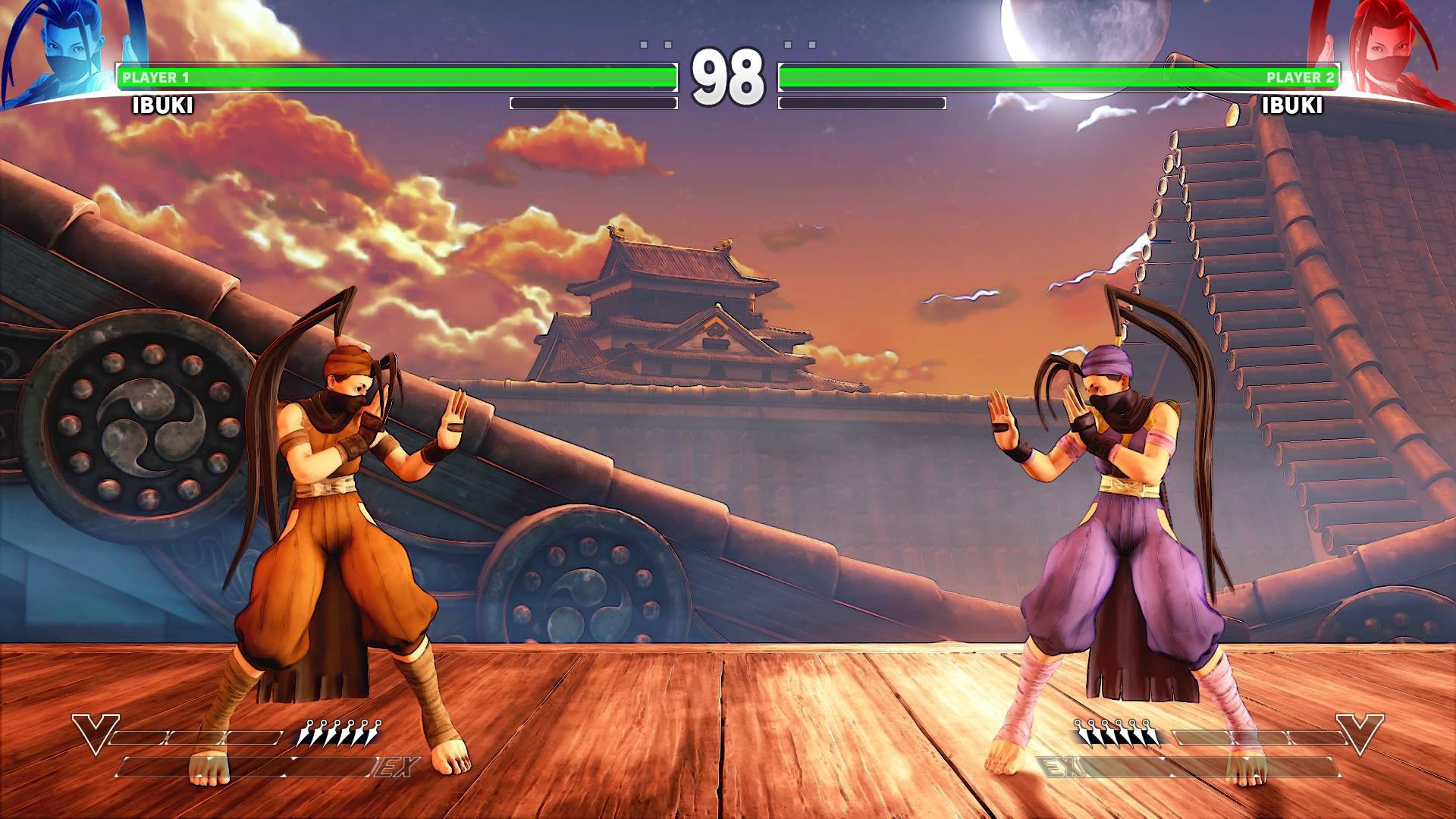Select the right IBUKI name label
This screenshot has width=1456, height=819.
click(1294, 105)
